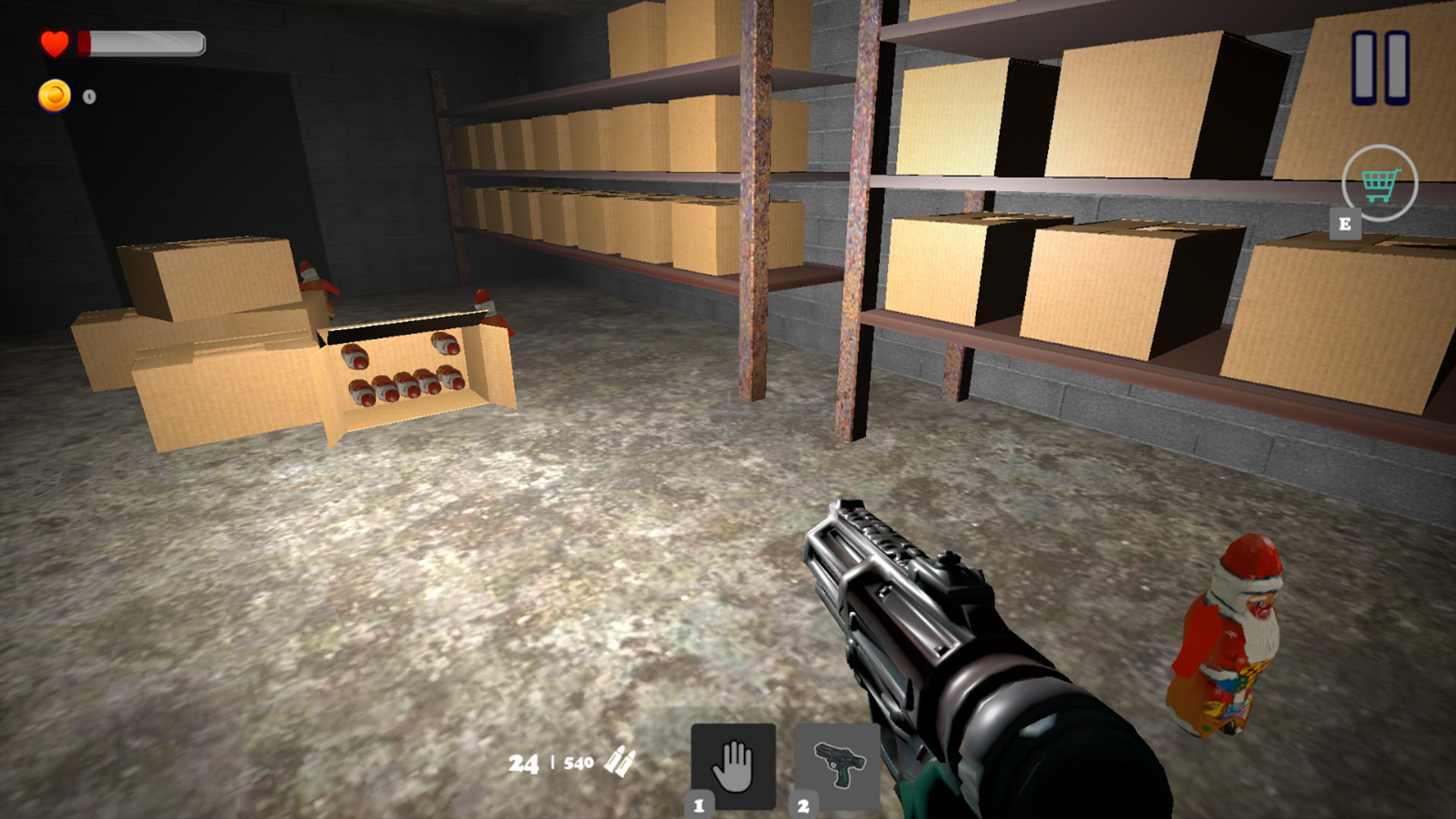
Task: Click the slot number 2 label
Action: 804,806
